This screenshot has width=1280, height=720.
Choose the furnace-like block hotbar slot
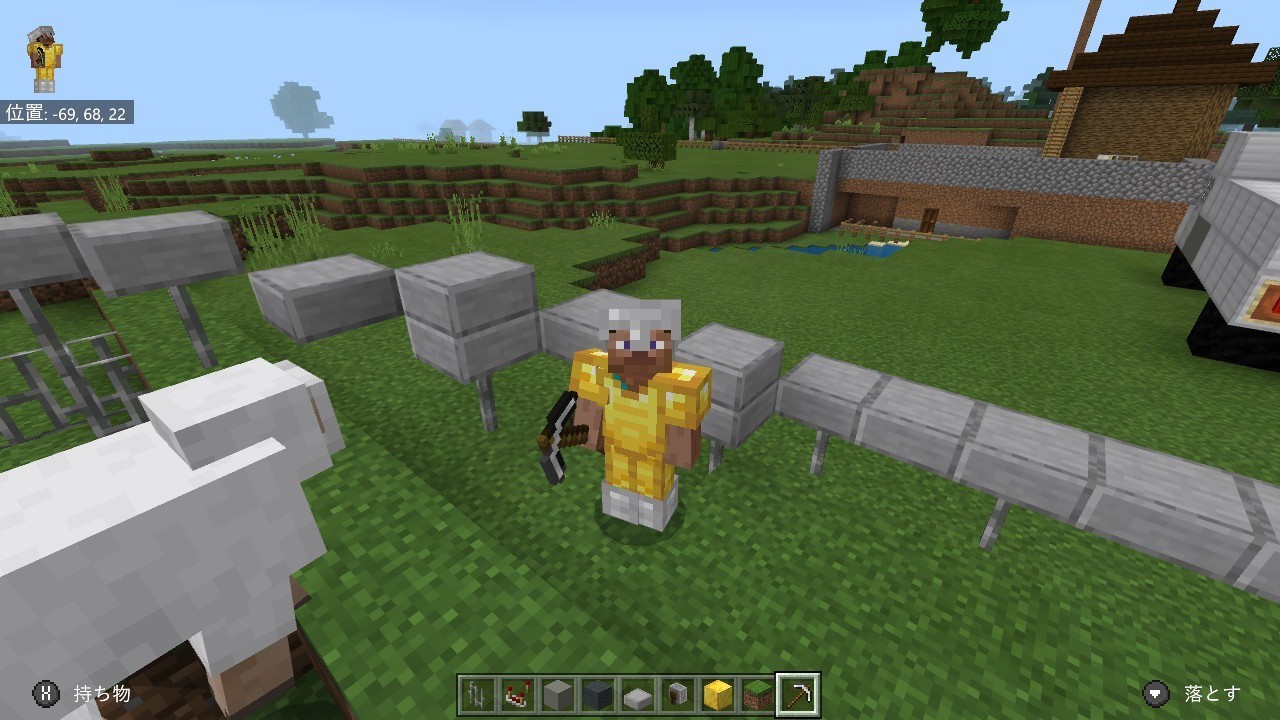coord(678,694)
